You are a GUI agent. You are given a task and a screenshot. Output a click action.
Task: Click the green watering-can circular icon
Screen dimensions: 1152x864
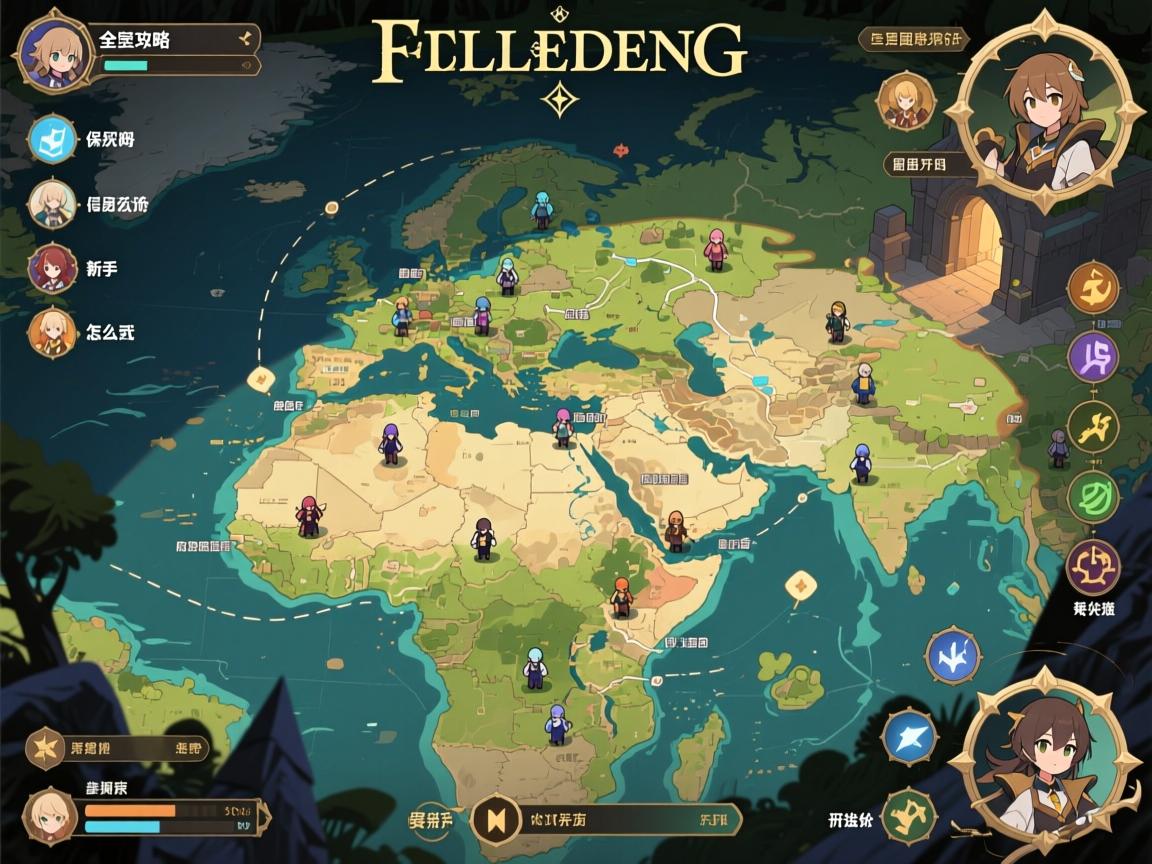pos(908,814)
